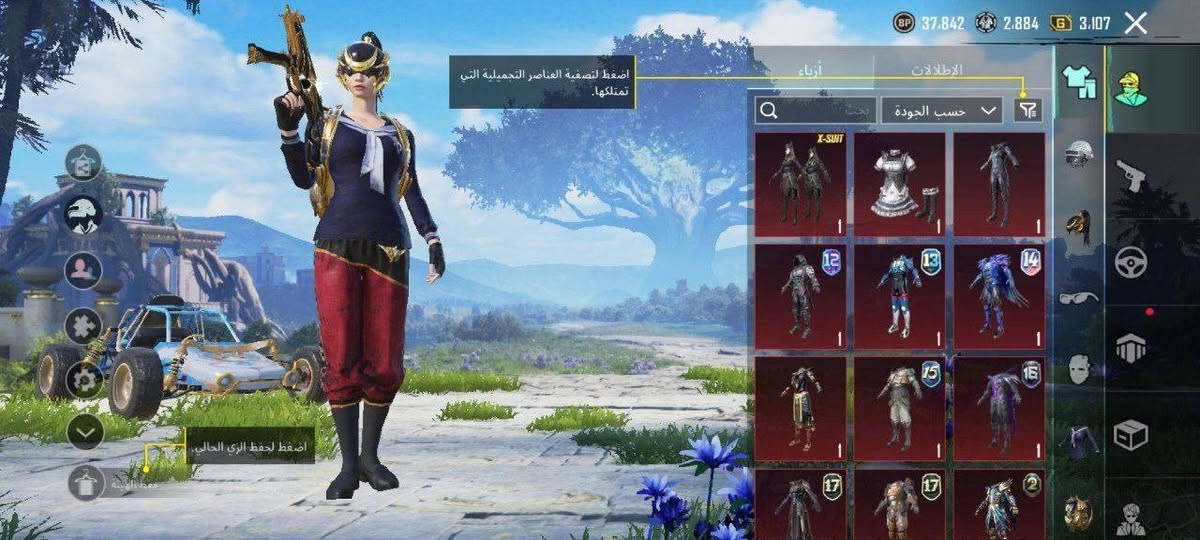Viewport: 1200px width, 540px height.
Task: Save current outfit with the hanger button
Action: click(x=86, y=482)
